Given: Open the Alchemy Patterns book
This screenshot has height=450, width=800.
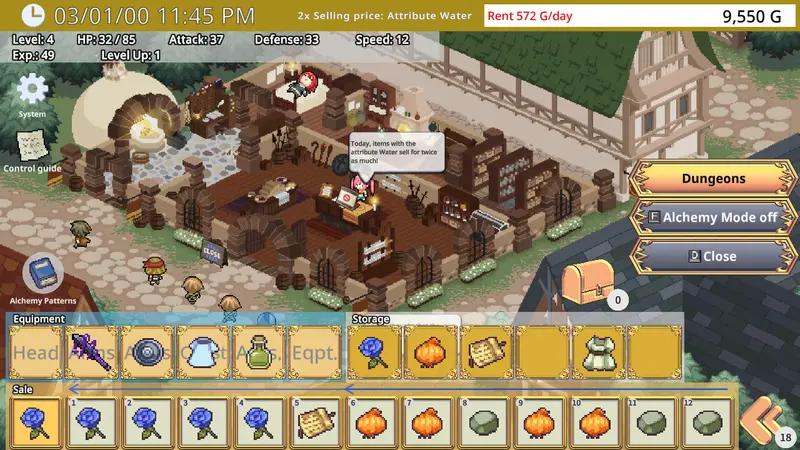Looking at the screenshot, I should 43,275.
